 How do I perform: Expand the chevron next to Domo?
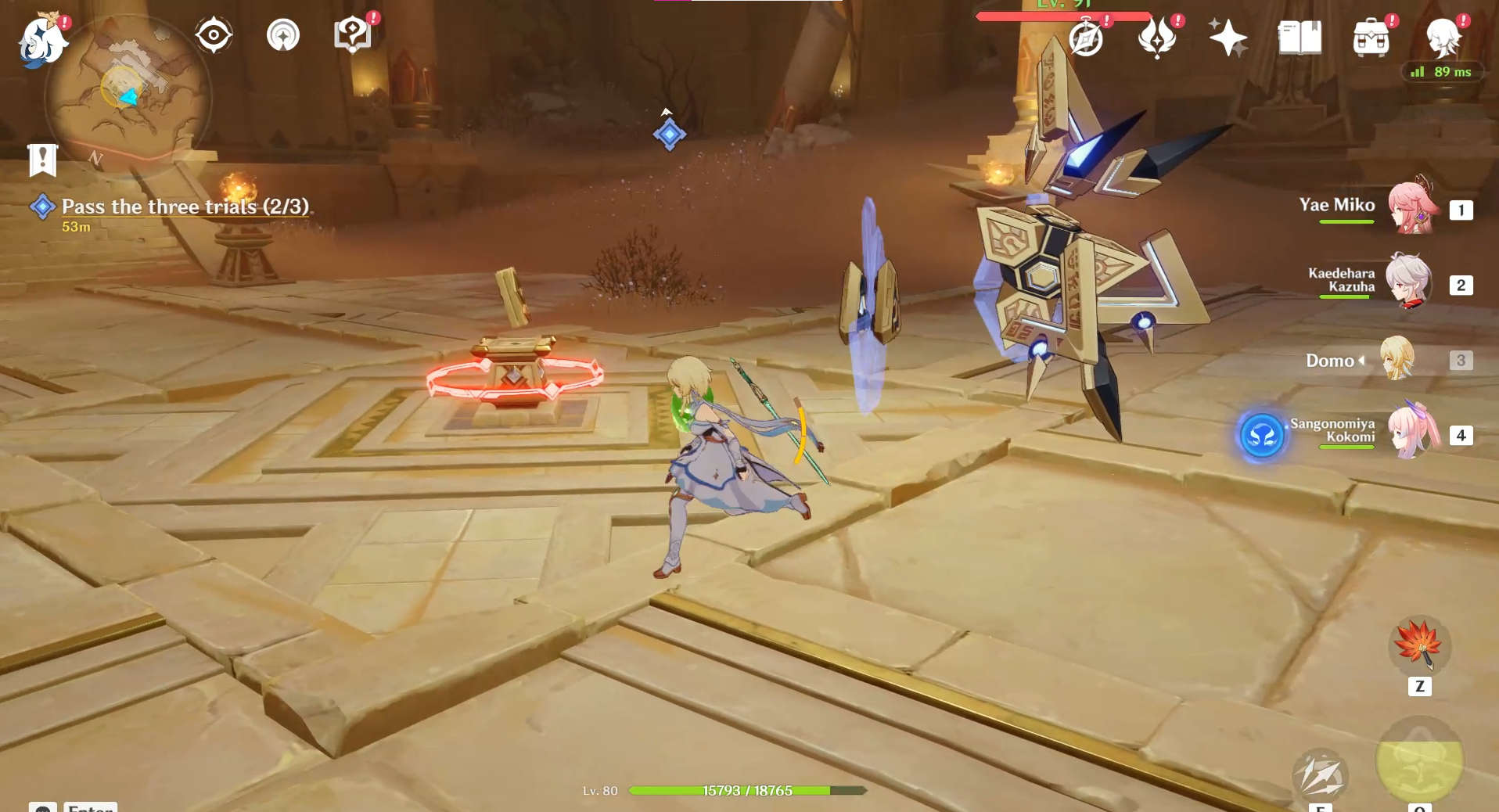point(1361,361)
